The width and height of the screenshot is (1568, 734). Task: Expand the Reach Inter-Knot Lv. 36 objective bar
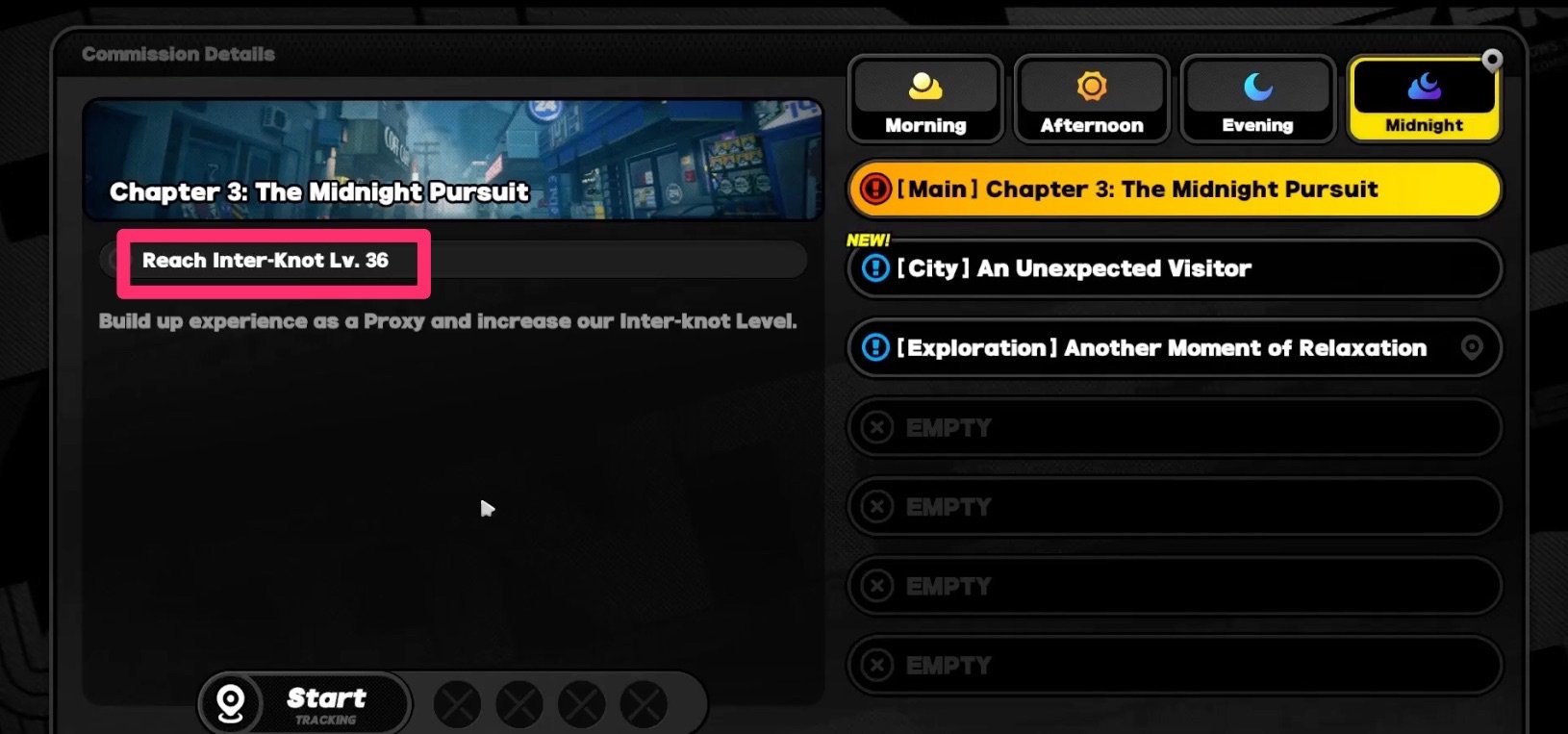[x=452, y=259]
